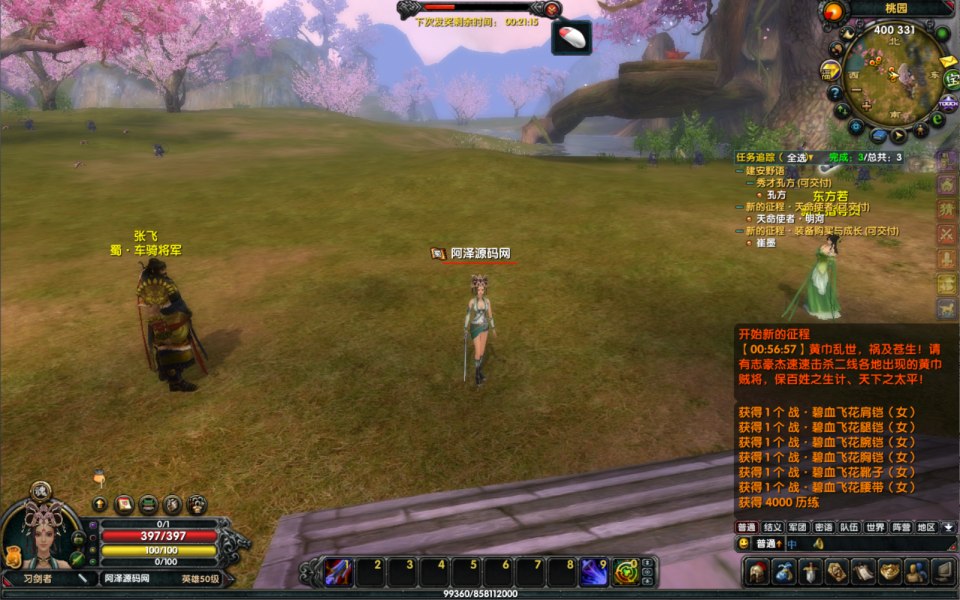Open the mail envelope icon by minimap

pos(947,62)
